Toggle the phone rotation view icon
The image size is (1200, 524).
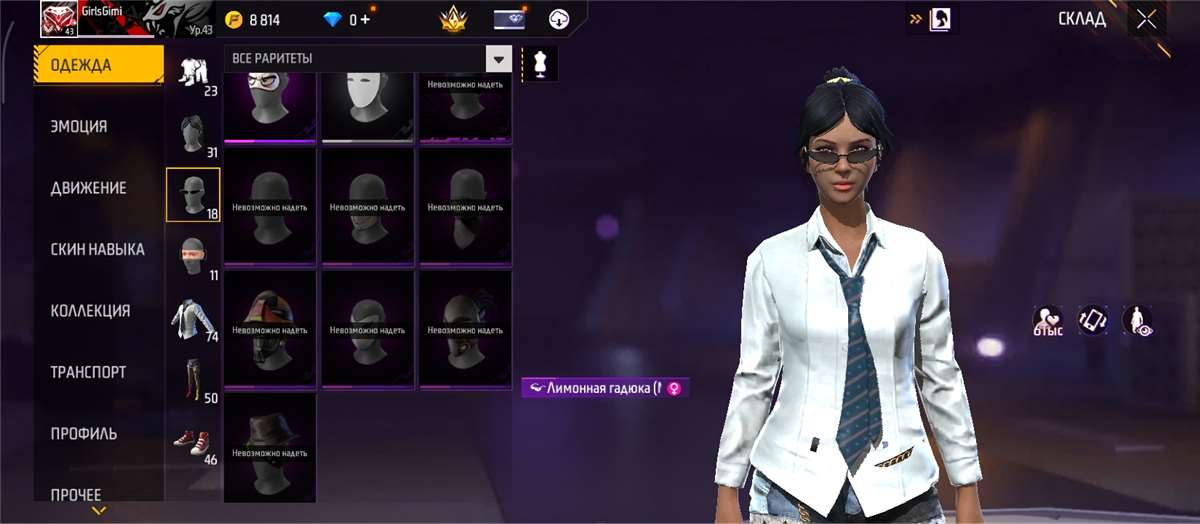1091,319
